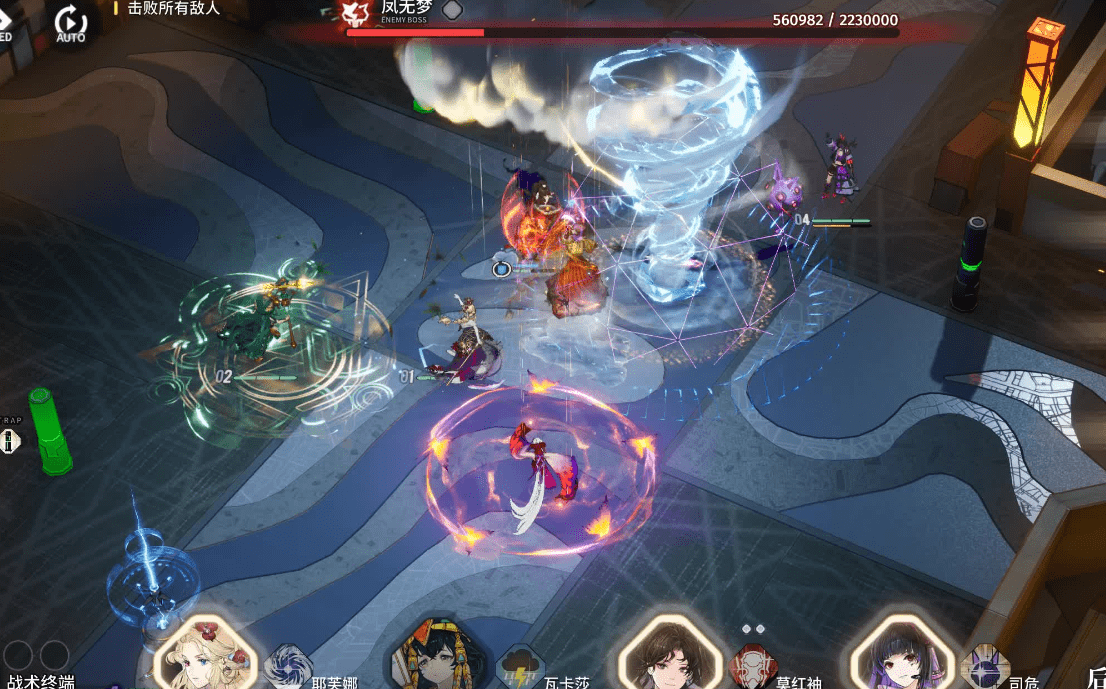Trigger 莫红袖's red mask skill icon
1106x689 pixels.
[750, 667]
